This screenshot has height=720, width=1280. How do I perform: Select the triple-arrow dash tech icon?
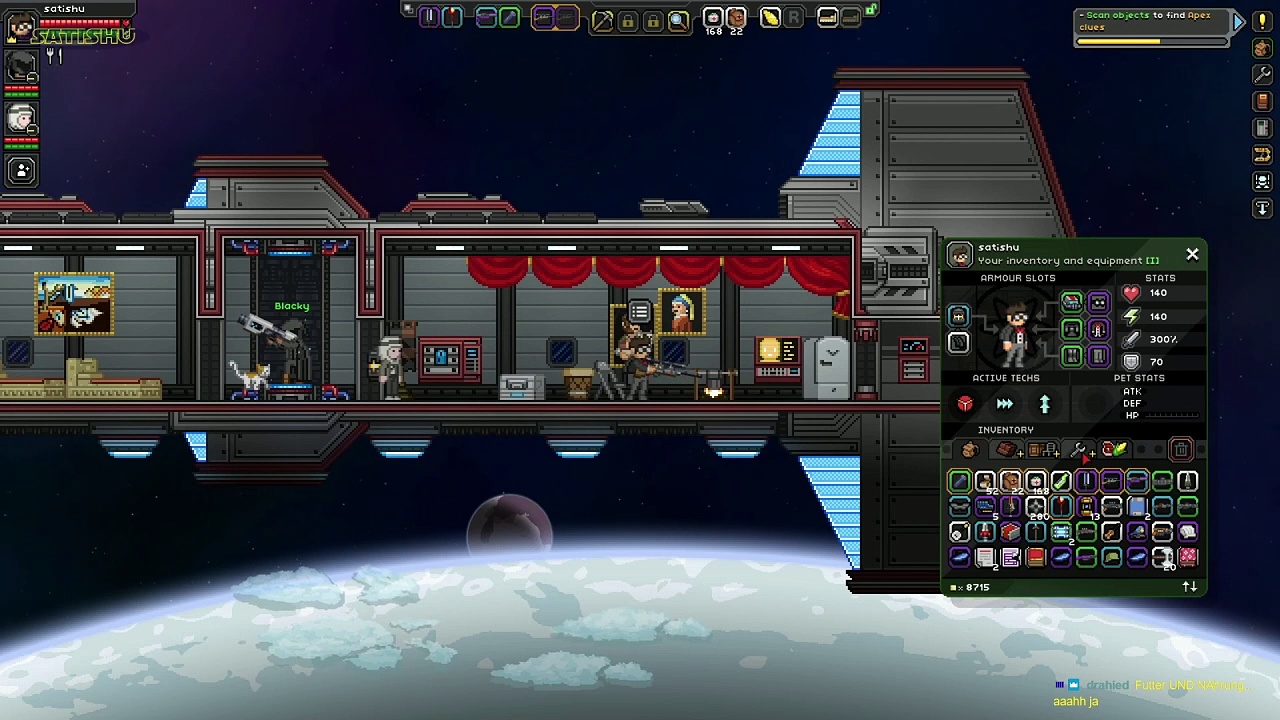(1005, 404)
